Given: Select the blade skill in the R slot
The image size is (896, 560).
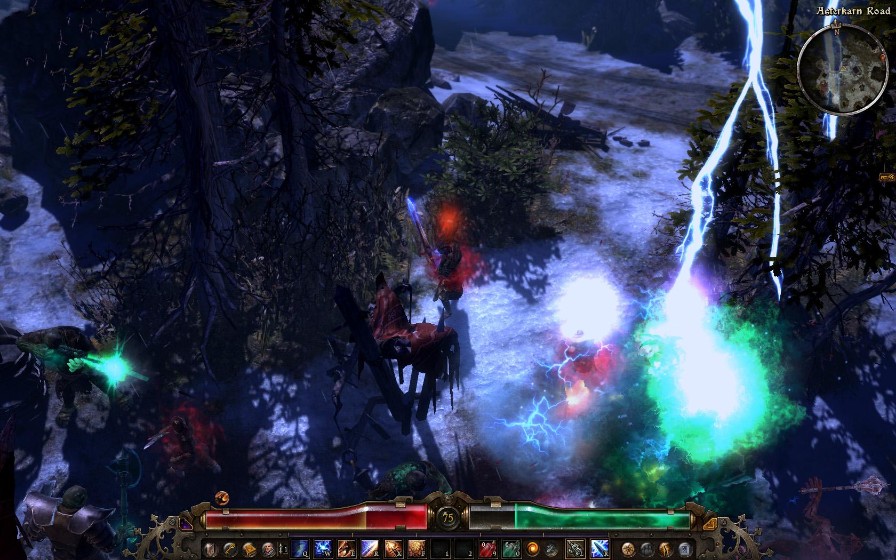Looking at the screenshot, I should 369,549.
